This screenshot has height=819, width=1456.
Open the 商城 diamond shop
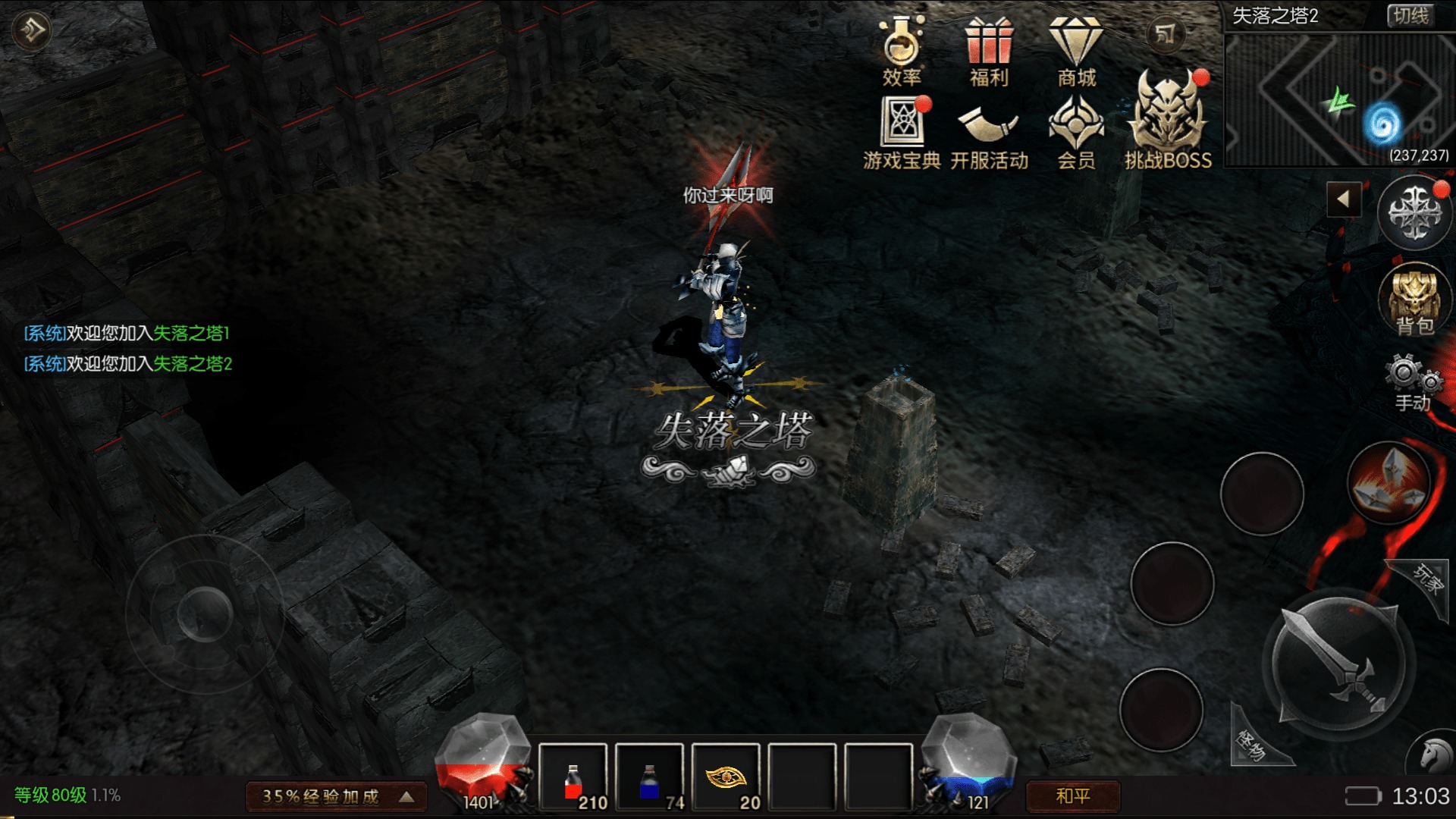click(x=1076, y=50)
